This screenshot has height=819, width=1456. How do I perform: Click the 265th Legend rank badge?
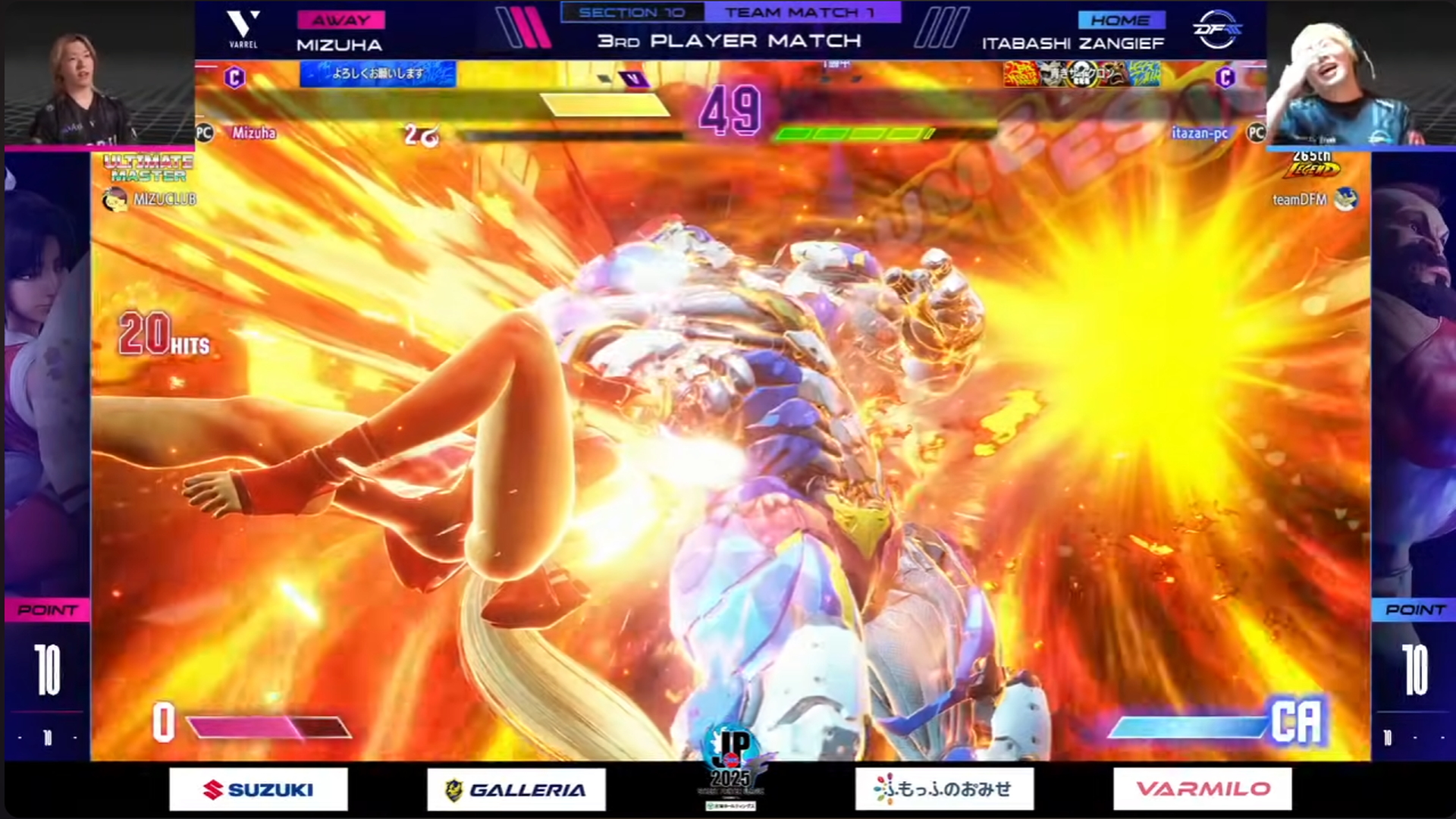1312,165
